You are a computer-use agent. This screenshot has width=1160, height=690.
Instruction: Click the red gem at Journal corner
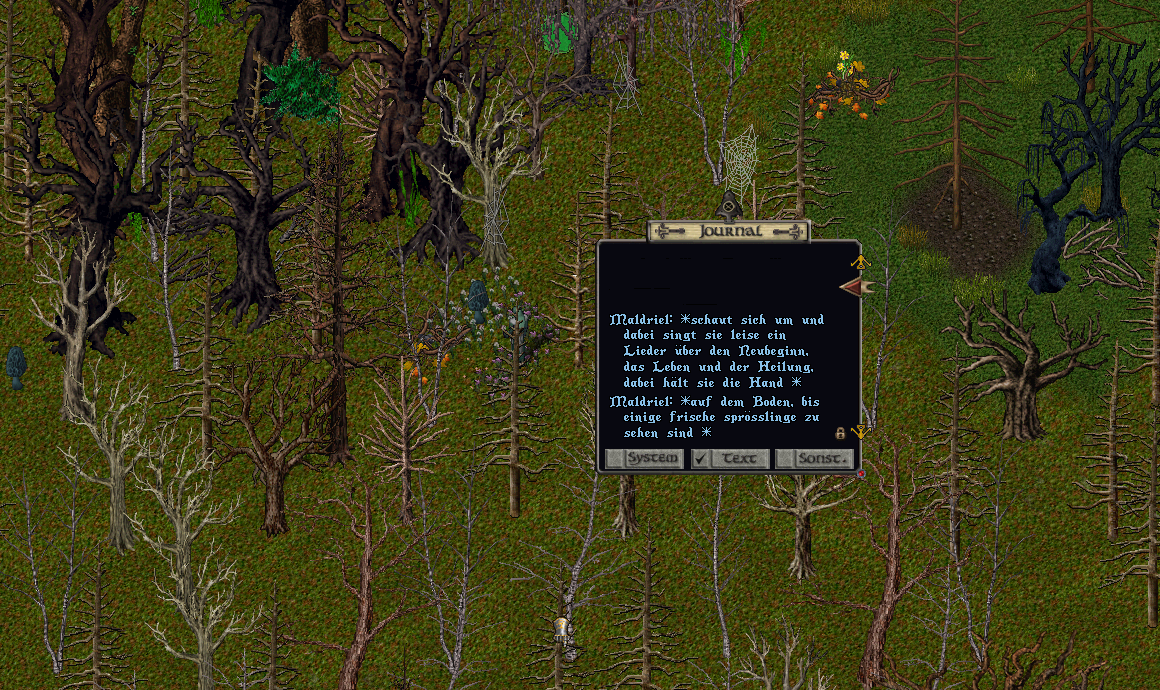pyautogui.click(x=860, y=474)
